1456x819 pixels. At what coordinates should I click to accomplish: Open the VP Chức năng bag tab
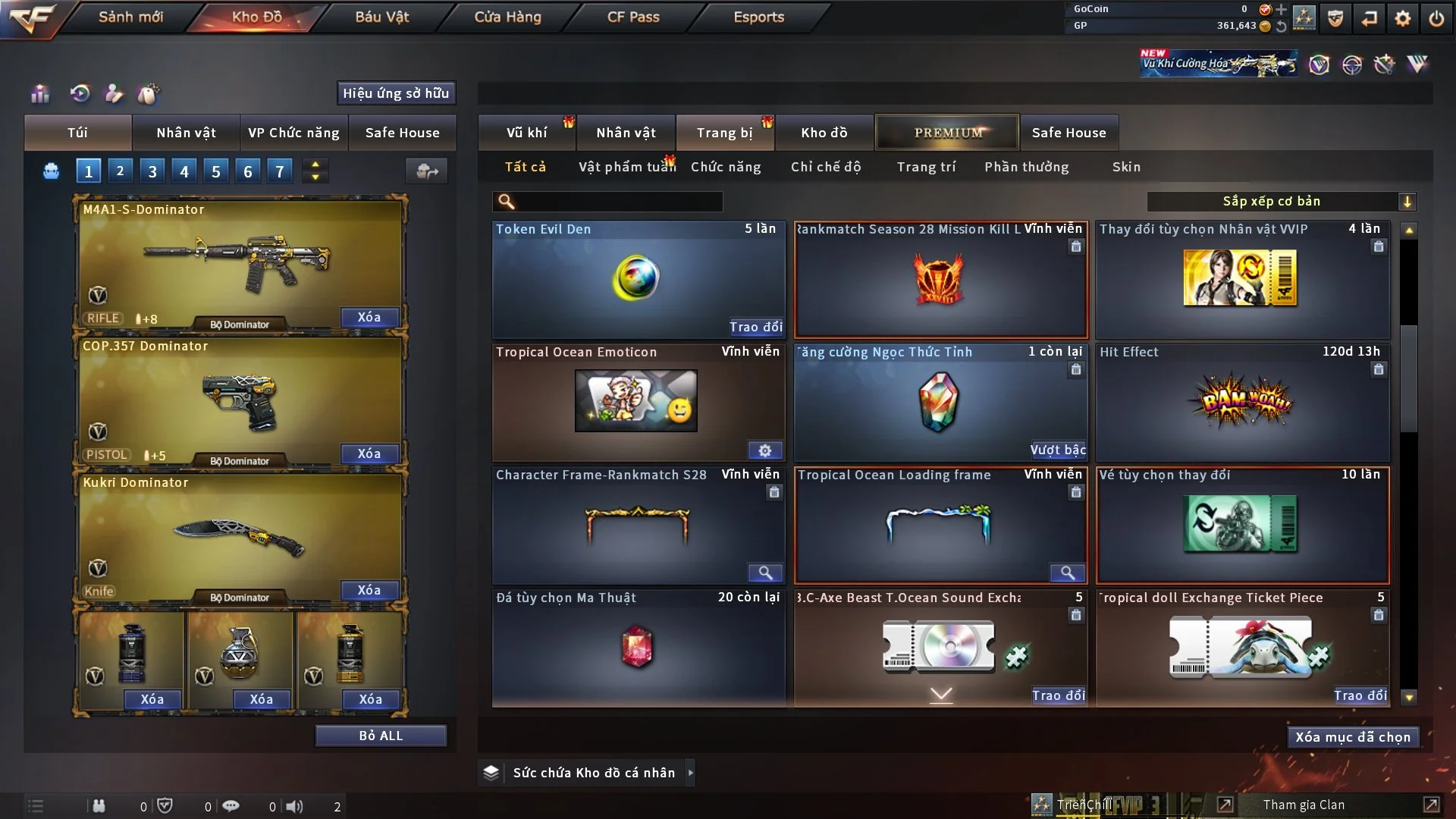point(293,133)
